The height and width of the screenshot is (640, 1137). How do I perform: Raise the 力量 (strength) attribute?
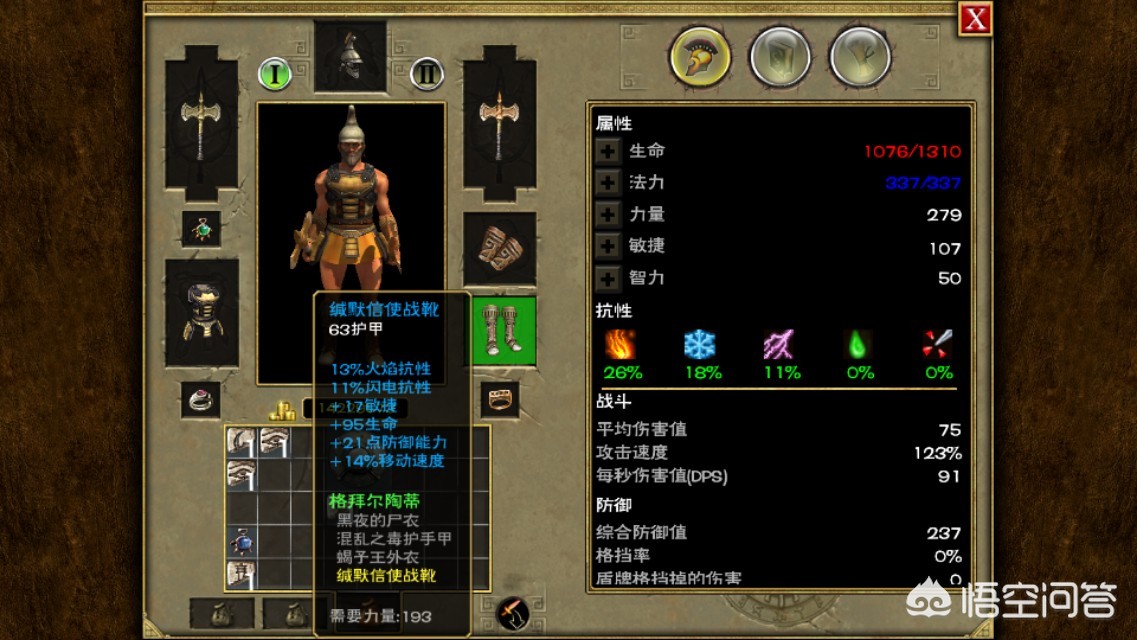point(608,214)
